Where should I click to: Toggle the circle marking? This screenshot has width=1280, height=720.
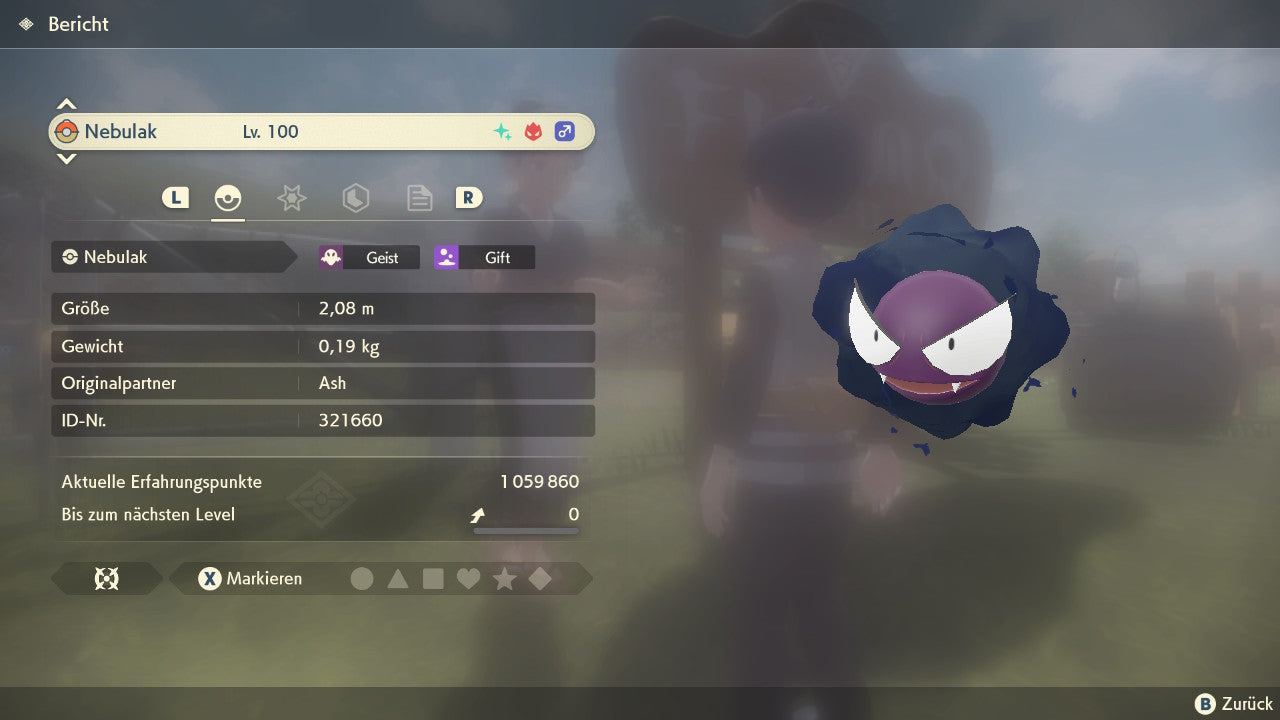point(362,579)
